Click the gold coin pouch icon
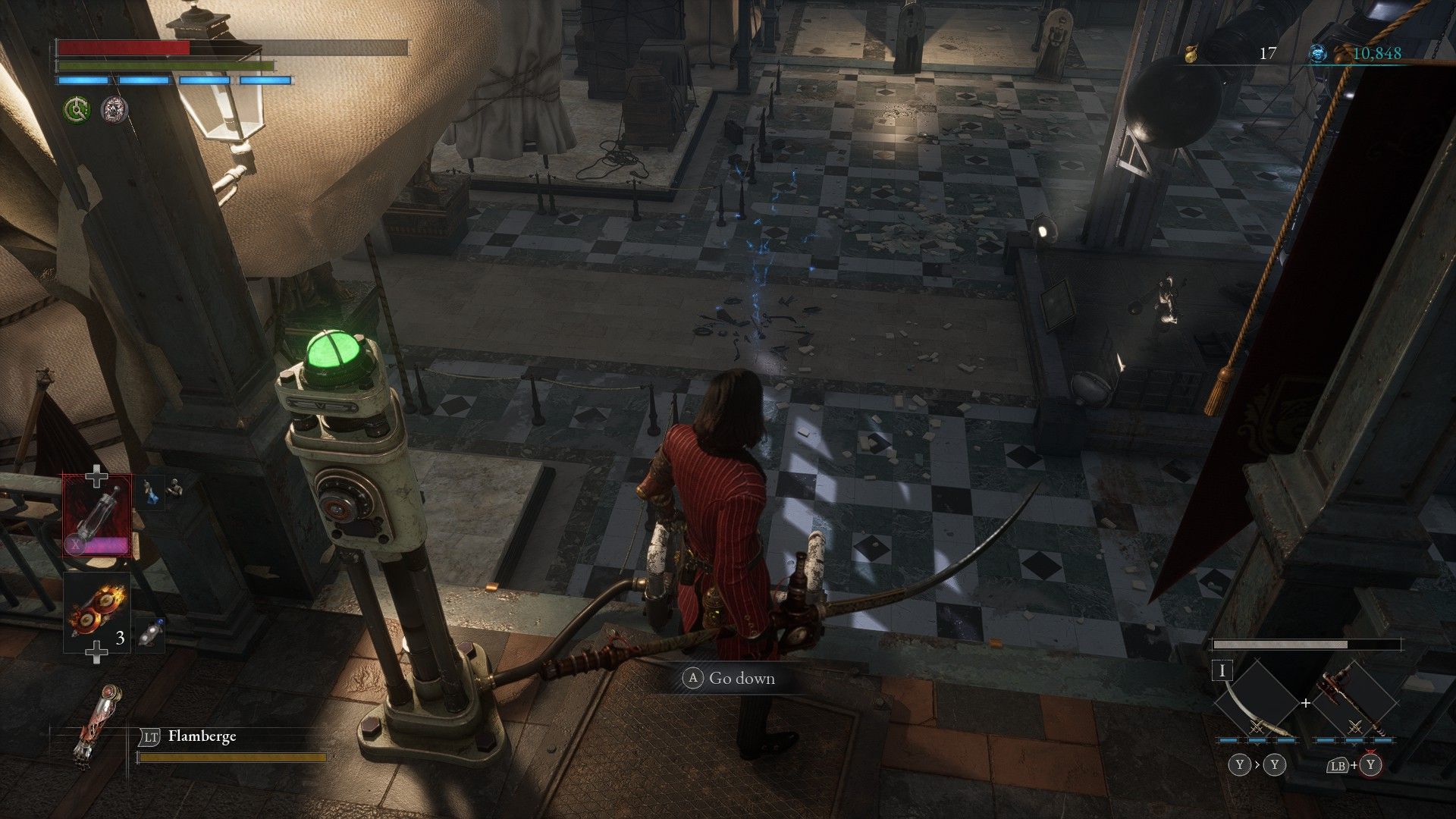This screenshot has width=1456, height=819. click(1191, 53)
